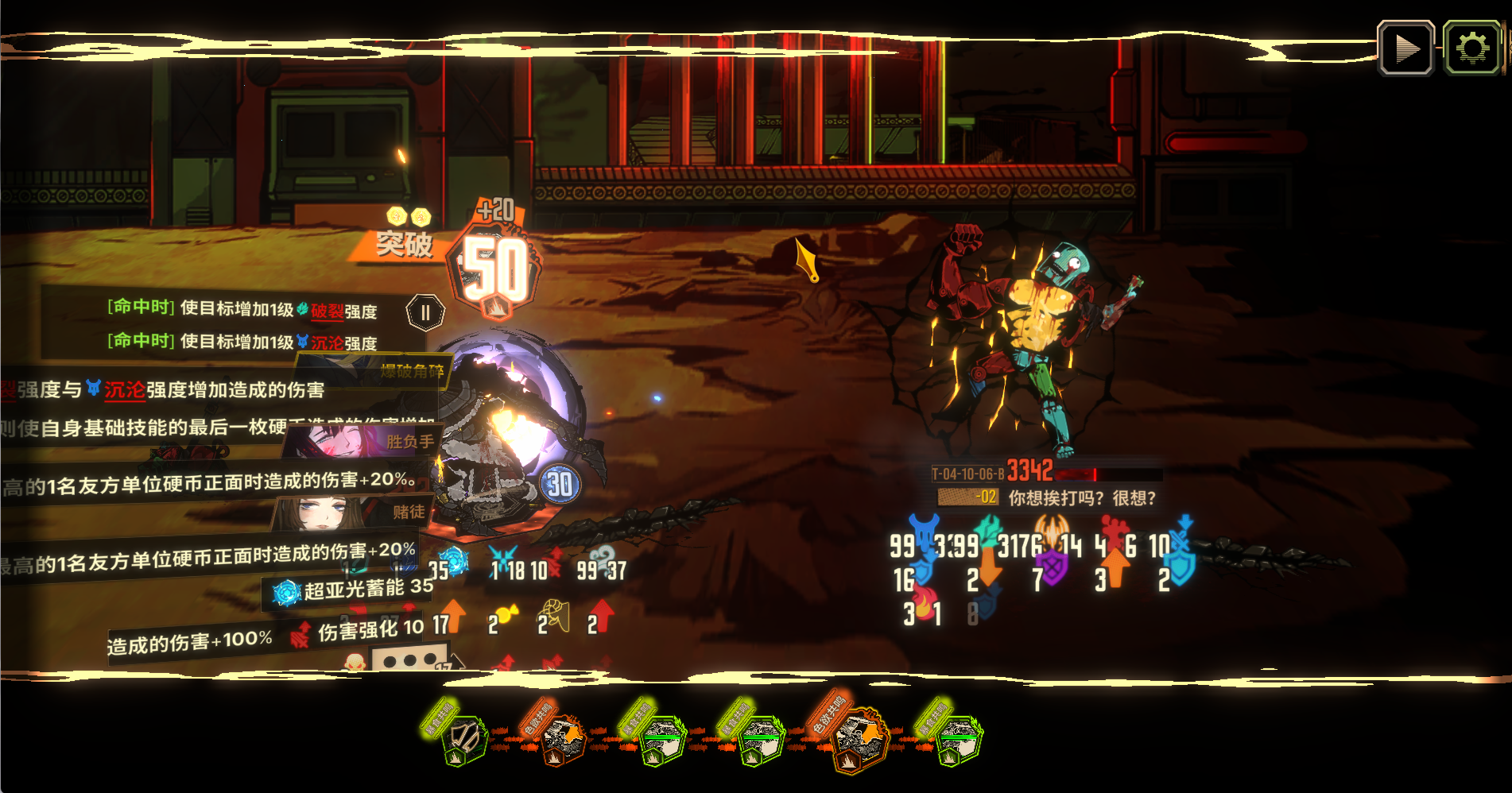The width and height of the screenshot is (1512, 793).
Task: Open the gear settings menu
Action: click(1471, 48)
